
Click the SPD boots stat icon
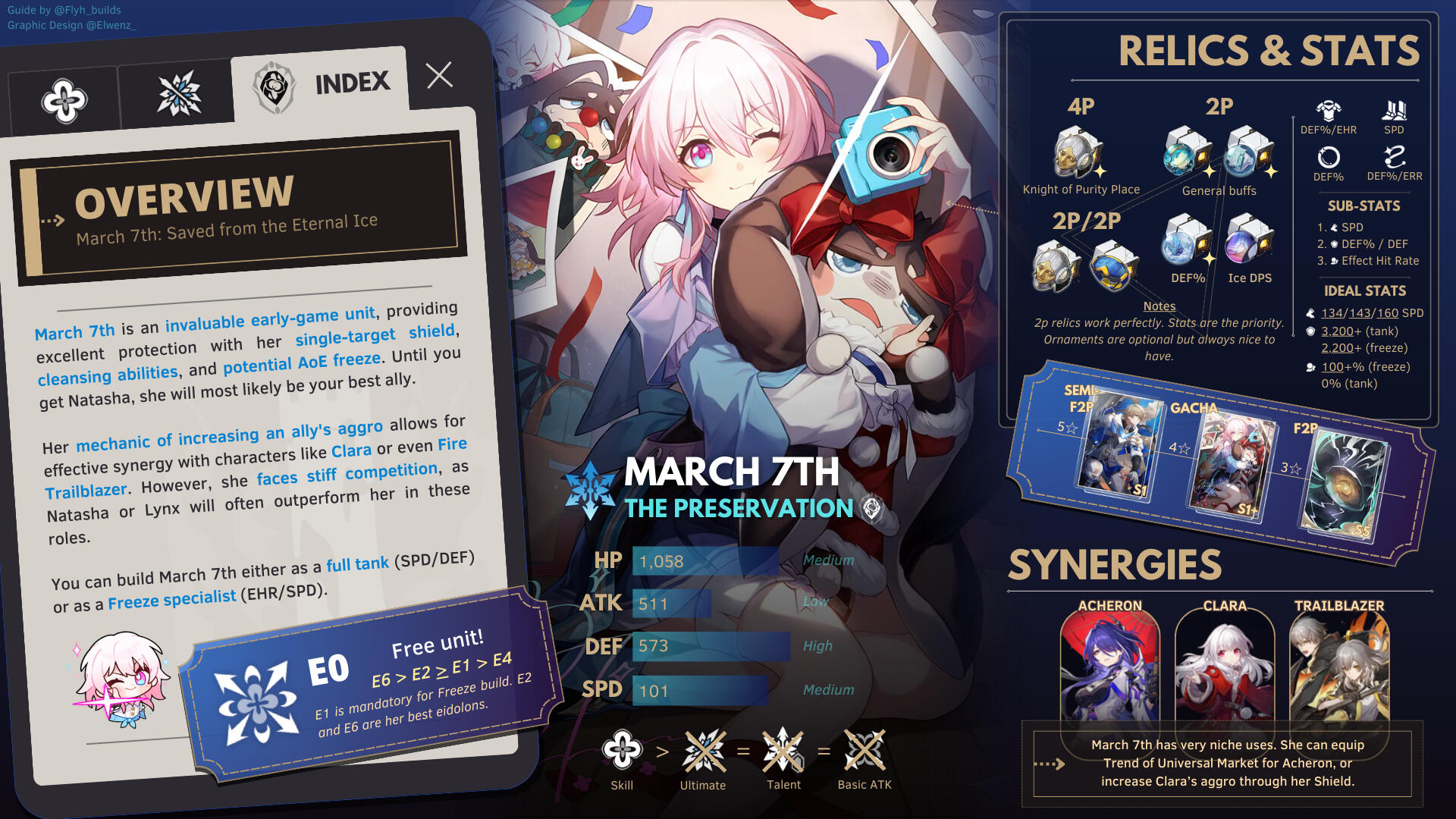tap(1394, 111)
